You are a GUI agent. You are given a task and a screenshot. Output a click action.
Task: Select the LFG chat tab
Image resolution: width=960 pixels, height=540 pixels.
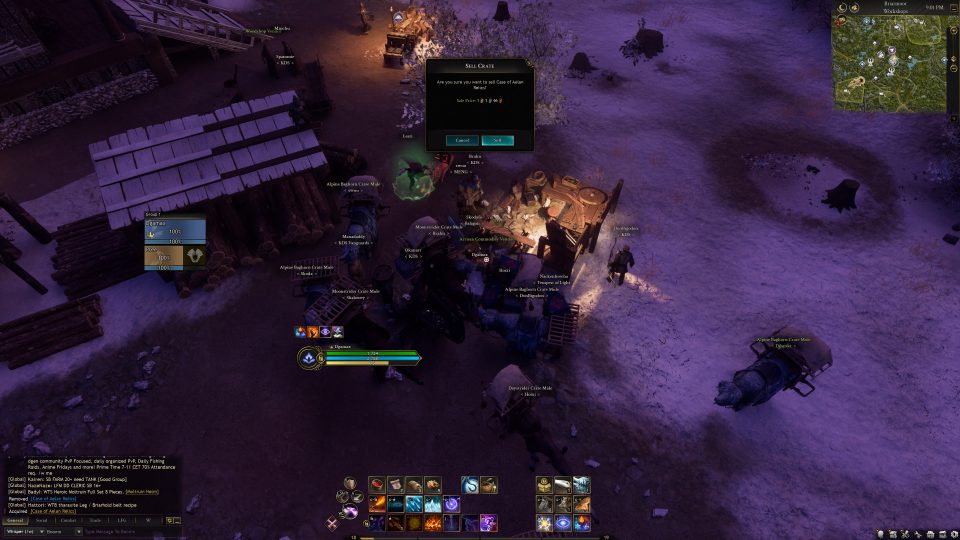coord(122,520)
